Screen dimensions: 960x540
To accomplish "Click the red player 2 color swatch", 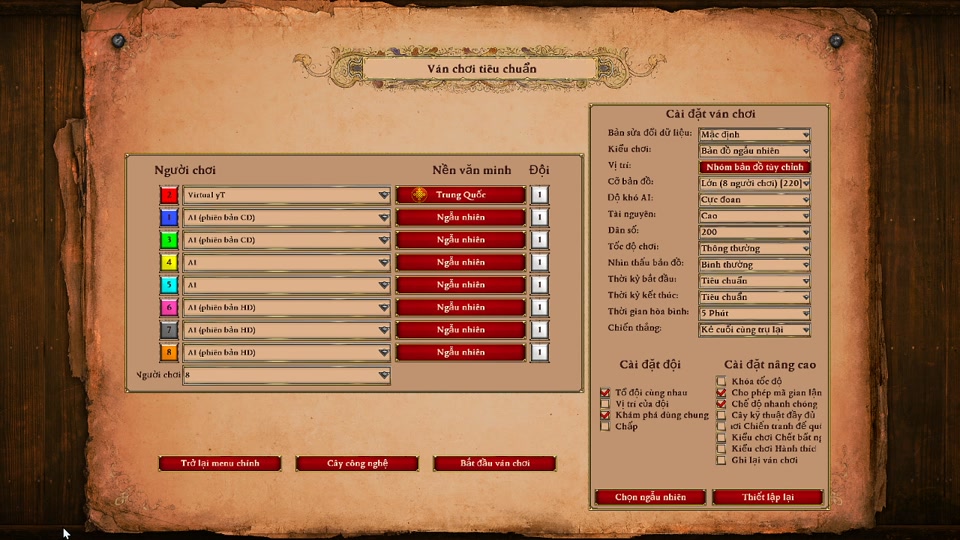I will pos(169,195).
